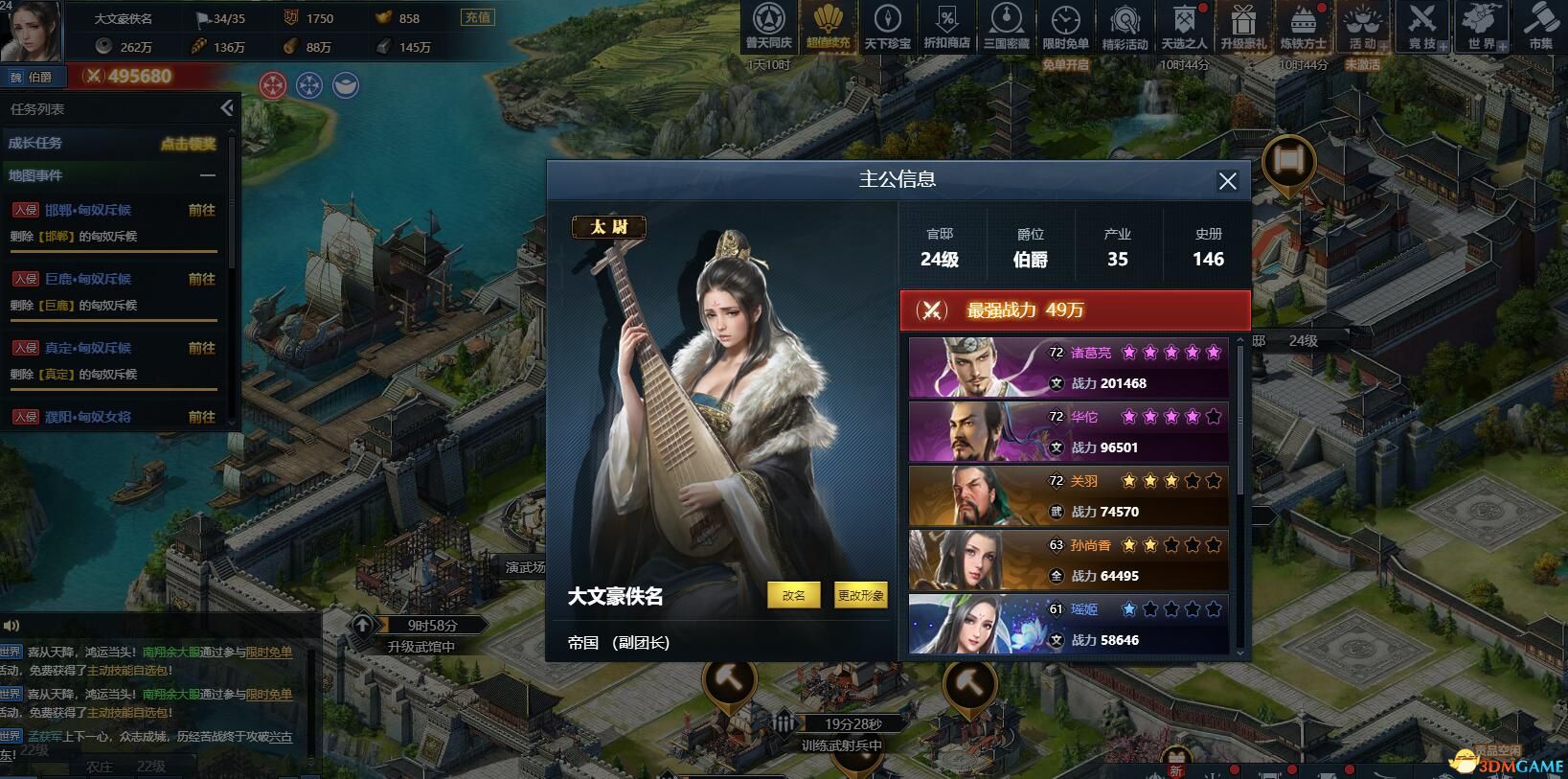Click the 更改形象 change appearance button
Image resolution: width=1568 pixels, height=779 pixels.
[860, 594]
